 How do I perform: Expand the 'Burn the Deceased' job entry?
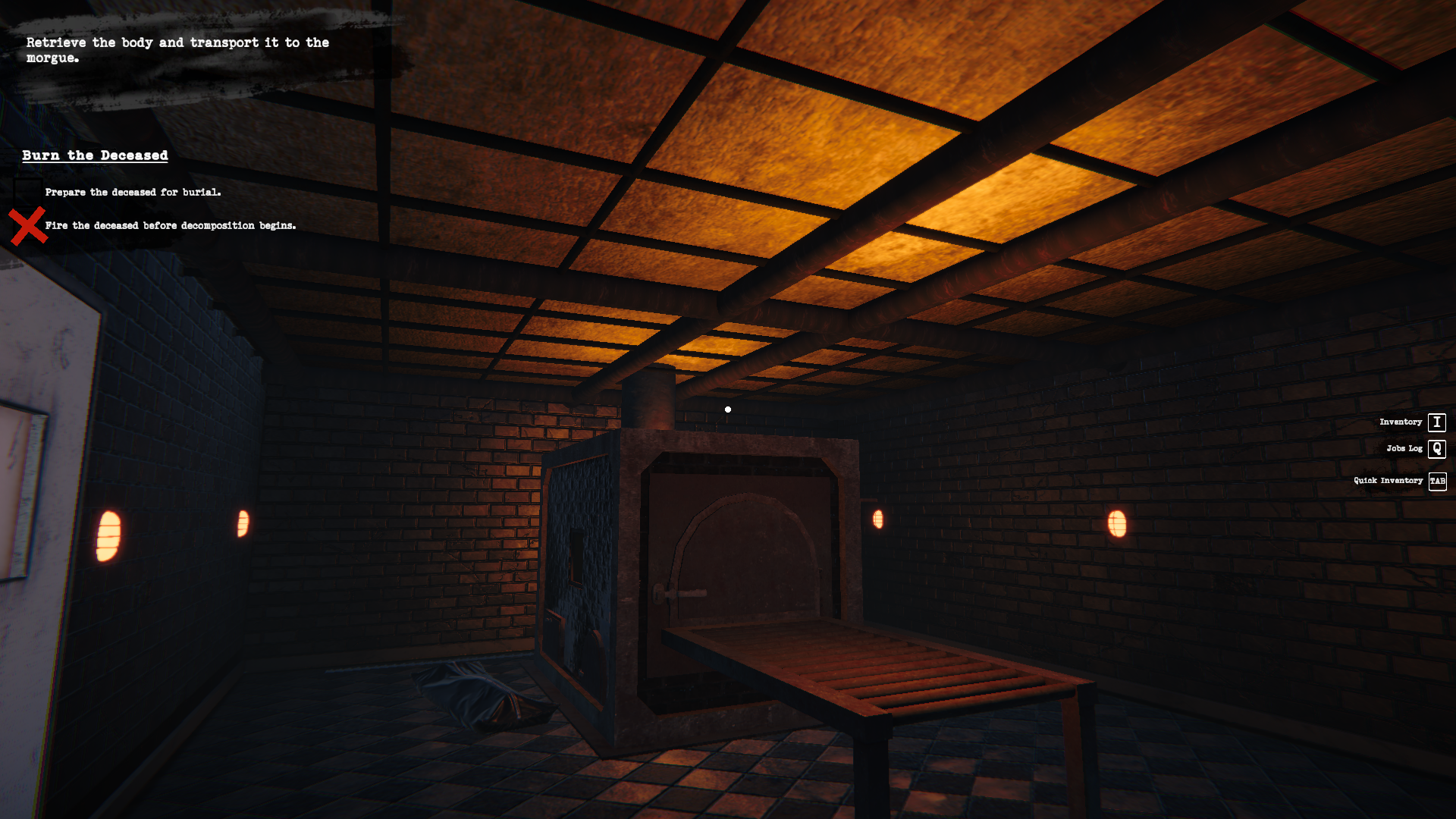pos(94,155)
